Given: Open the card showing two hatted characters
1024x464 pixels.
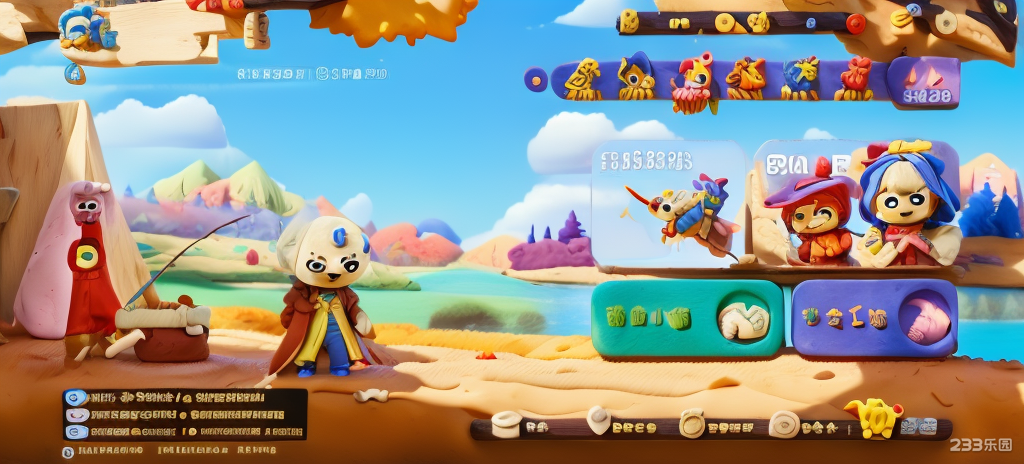Looking at the screenshot, I should pos(856,206).
